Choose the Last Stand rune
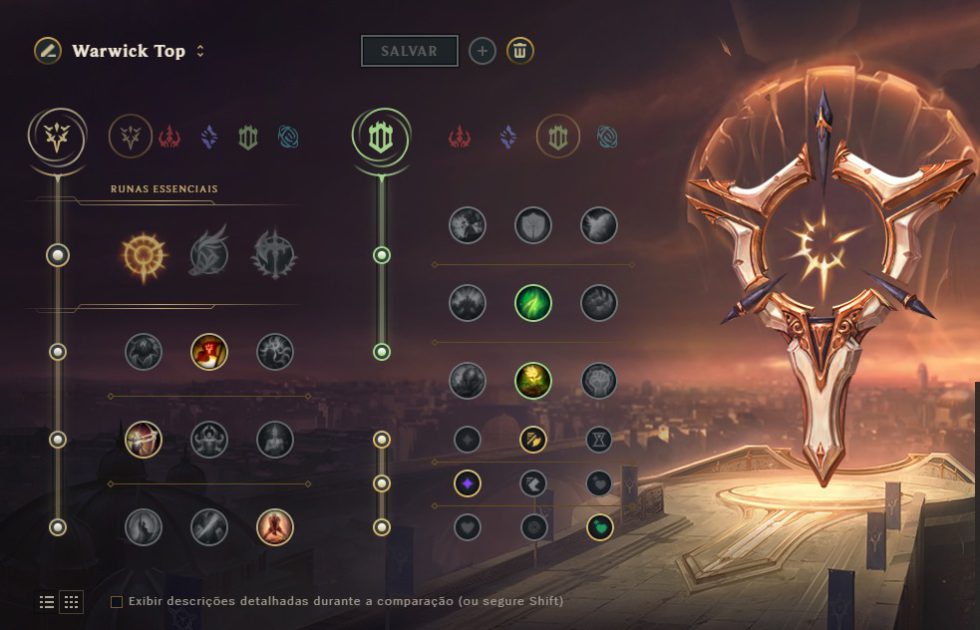 [274, 527]
